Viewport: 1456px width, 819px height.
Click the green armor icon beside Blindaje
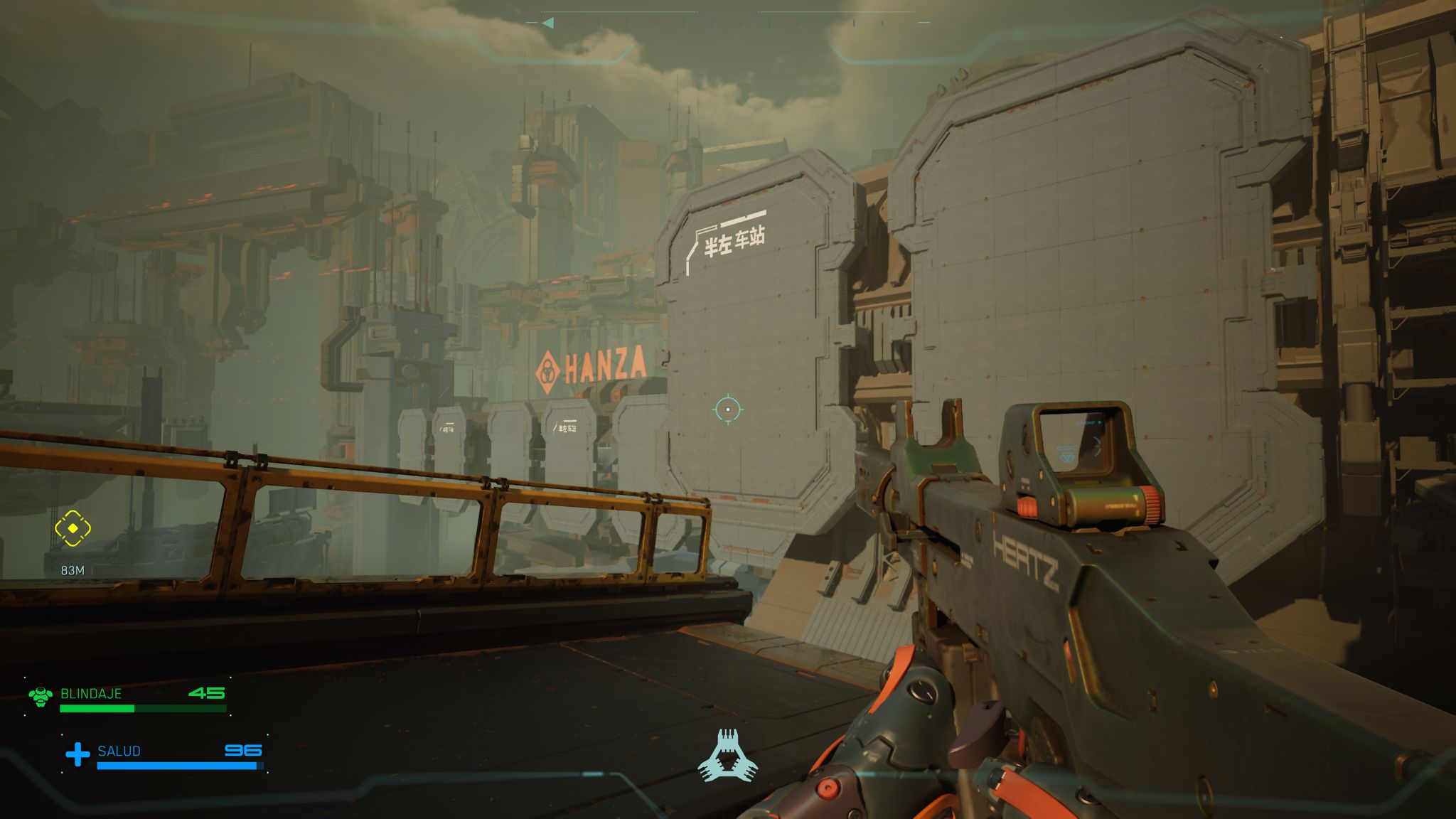(x=41, y=696)
